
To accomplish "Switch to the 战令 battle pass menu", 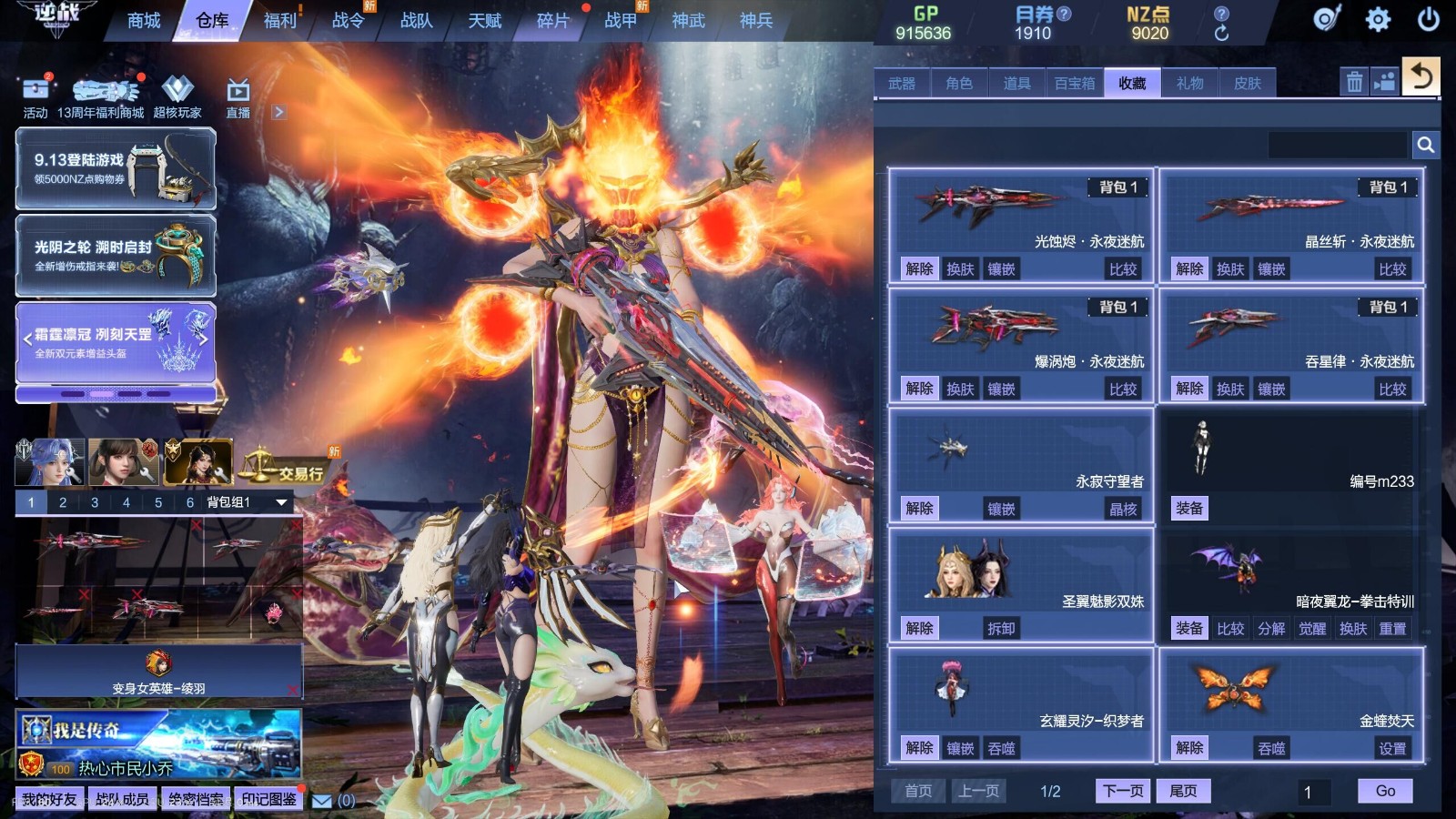I will click(348, 20).
